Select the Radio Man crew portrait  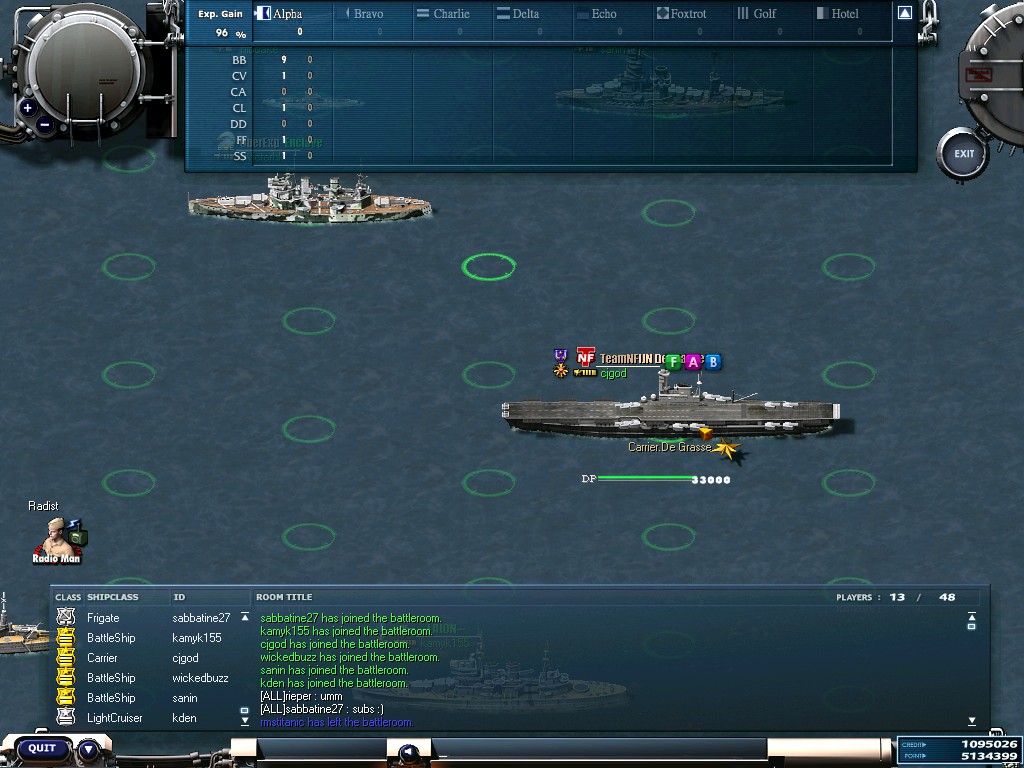58,540
